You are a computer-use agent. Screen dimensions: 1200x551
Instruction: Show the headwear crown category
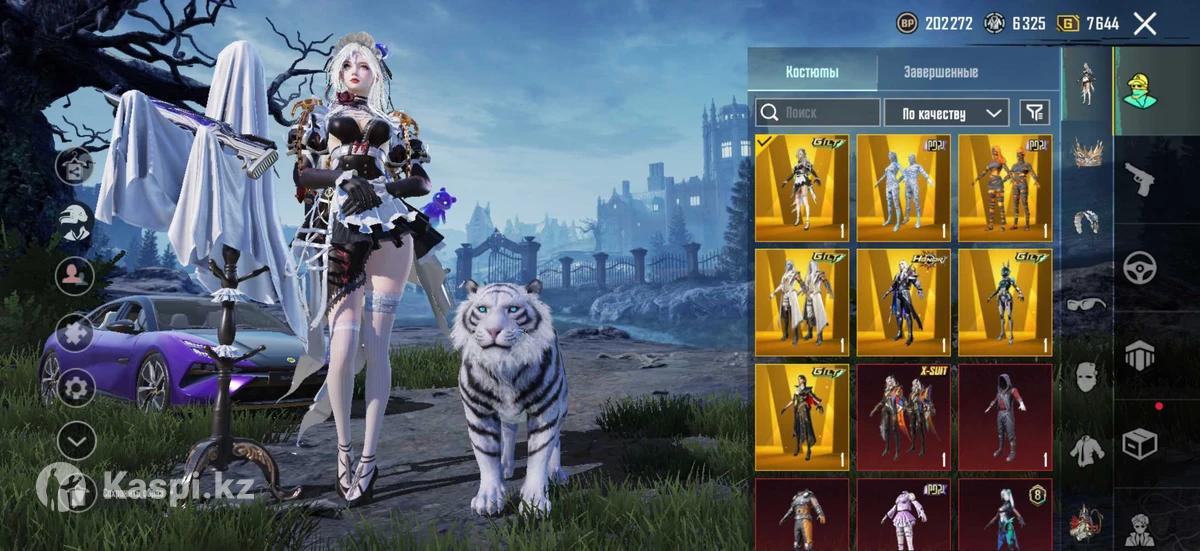coord(1086,152)
